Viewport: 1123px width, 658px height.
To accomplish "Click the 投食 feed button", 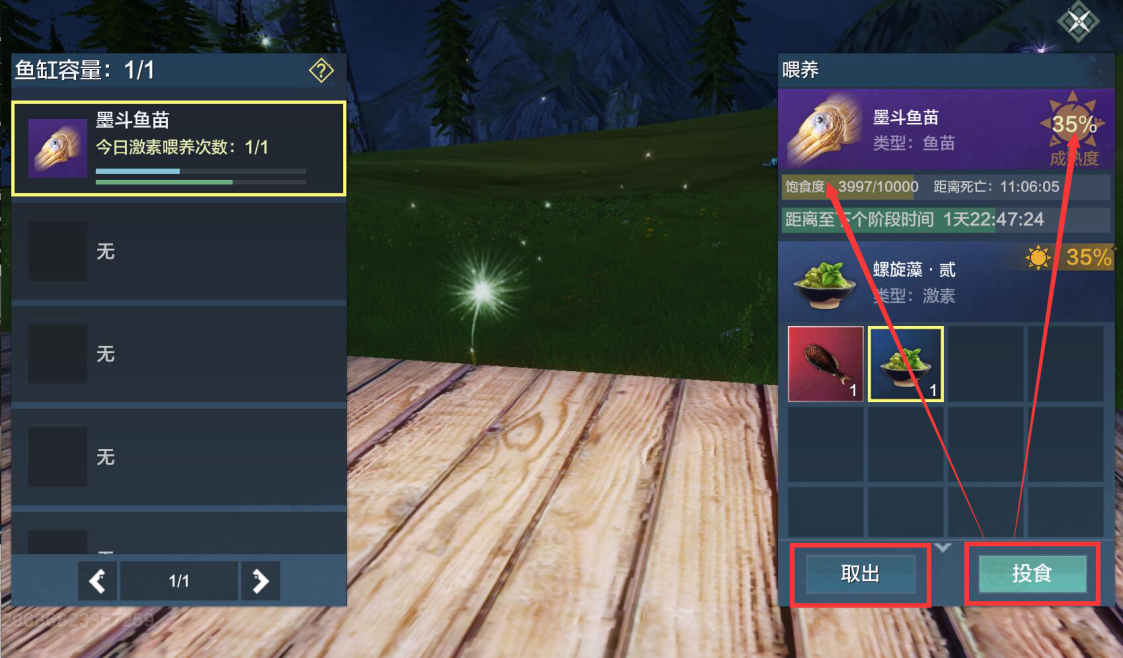I will coord(1032,574).
